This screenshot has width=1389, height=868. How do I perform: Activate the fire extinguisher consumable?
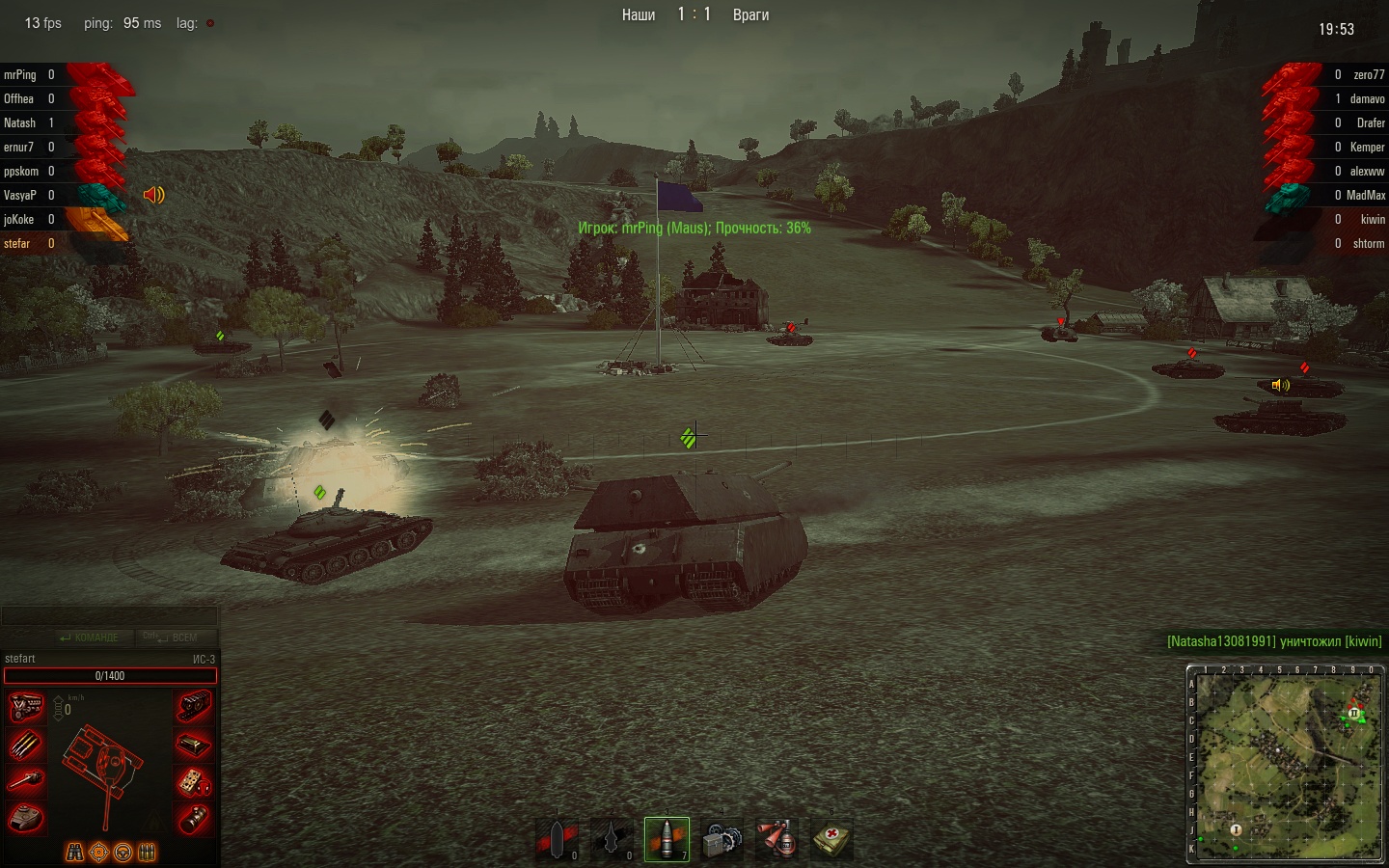pyautogui.click(x=776, y=839)
